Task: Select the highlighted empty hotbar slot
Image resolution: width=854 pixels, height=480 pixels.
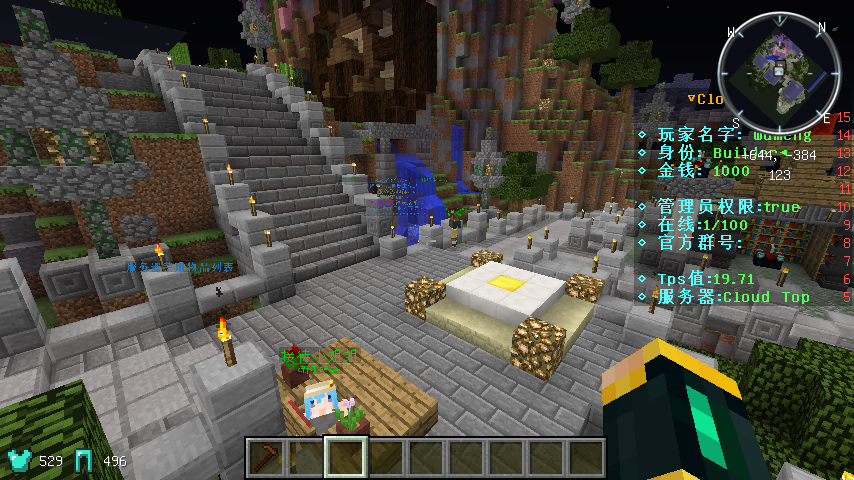Action: (x=346, y=458)
